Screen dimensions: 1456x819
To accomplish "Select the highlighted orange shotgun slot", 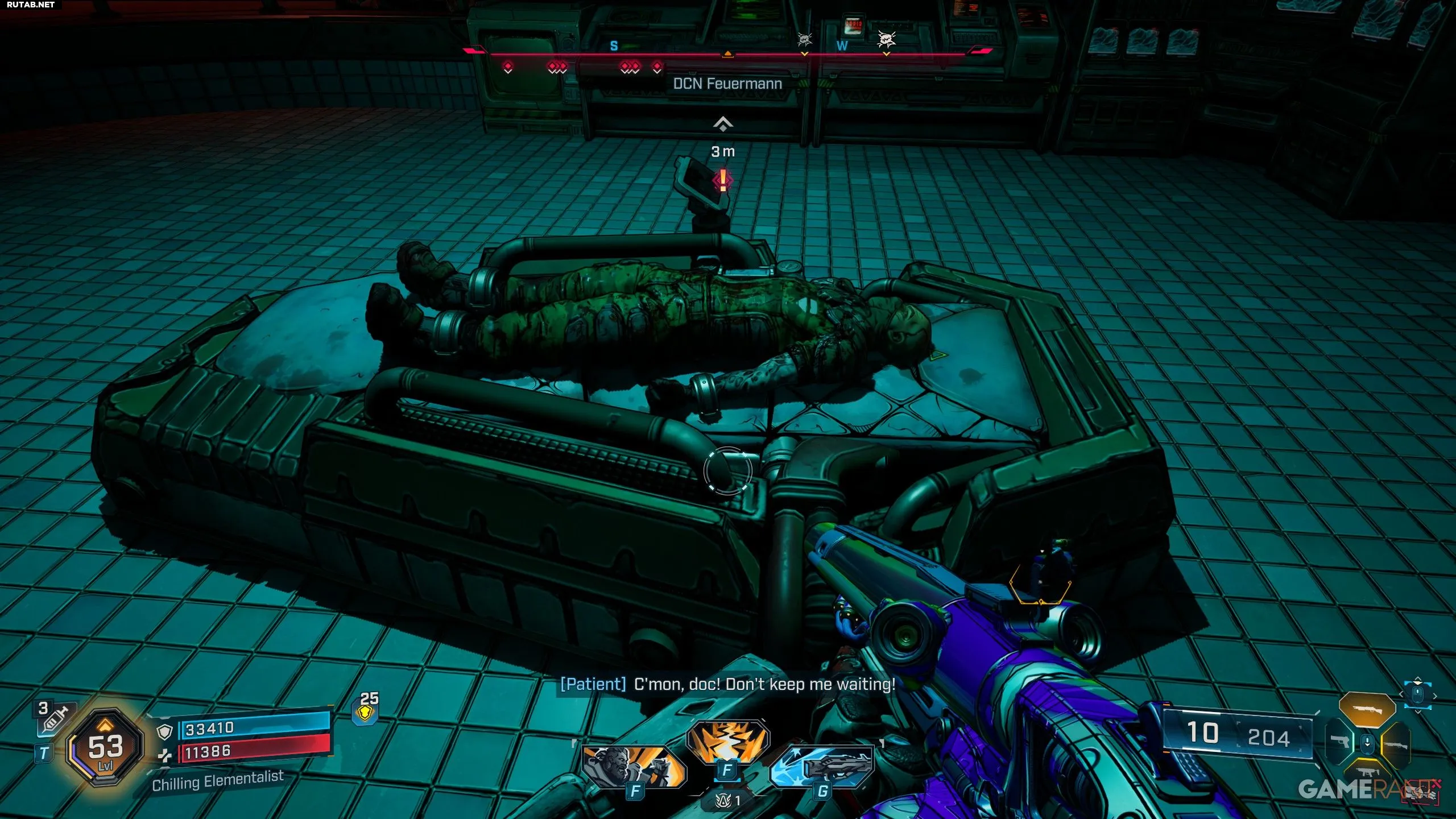I will coord(1367,710).
